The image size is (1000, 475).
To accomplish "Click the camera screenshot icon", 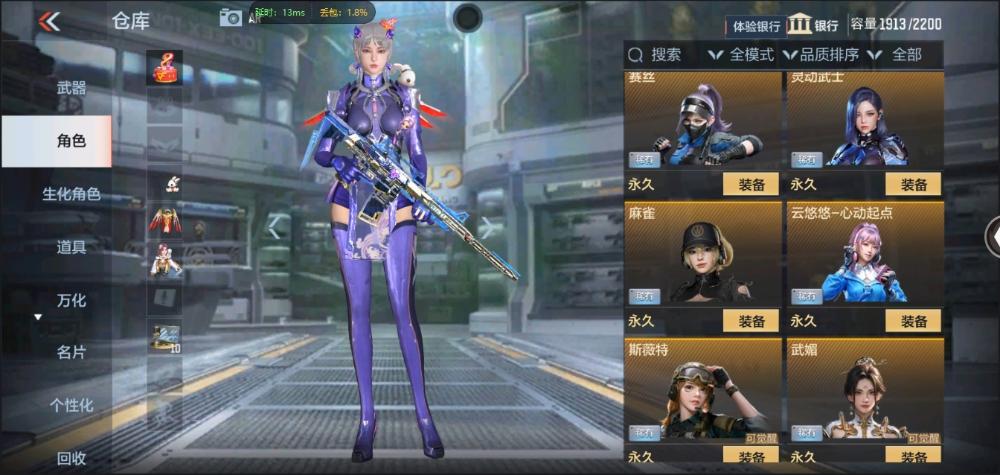I will (231, 16).
